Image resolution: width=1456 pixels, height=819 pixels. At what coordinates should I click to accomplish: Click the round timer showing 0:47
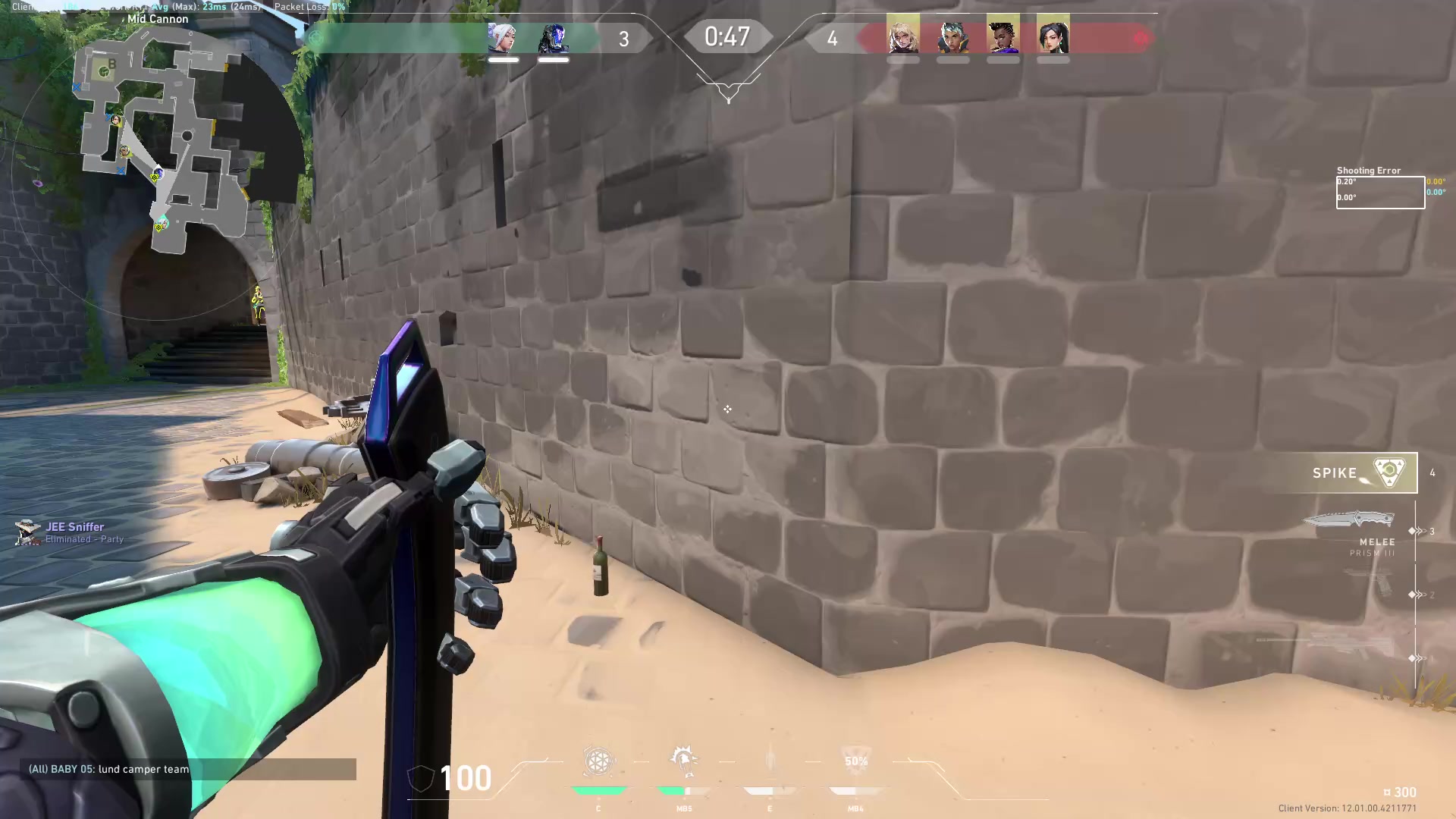(x=727, y=36)
